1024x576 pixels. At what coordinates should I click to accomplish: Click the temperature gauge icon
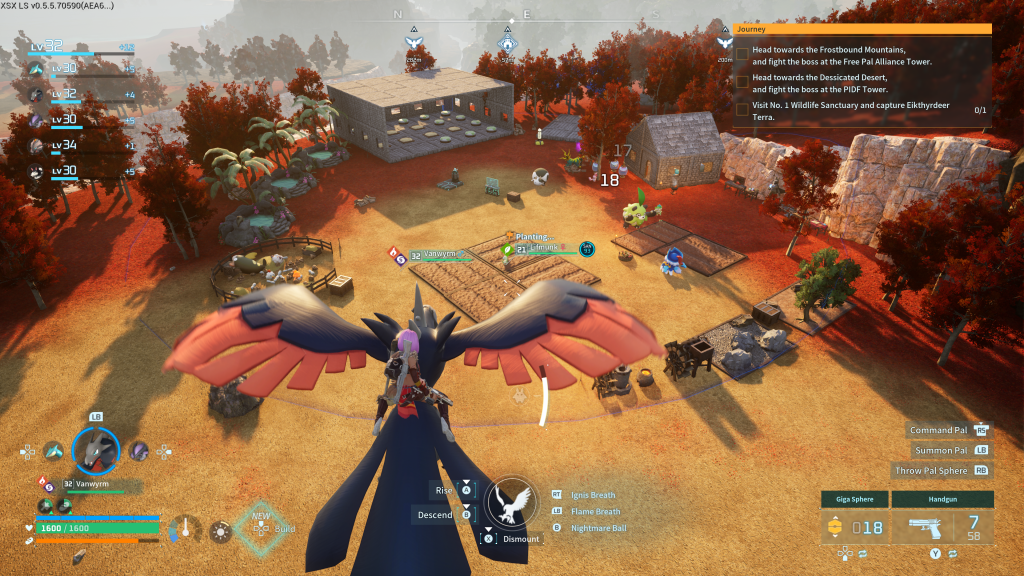point(185,529)
